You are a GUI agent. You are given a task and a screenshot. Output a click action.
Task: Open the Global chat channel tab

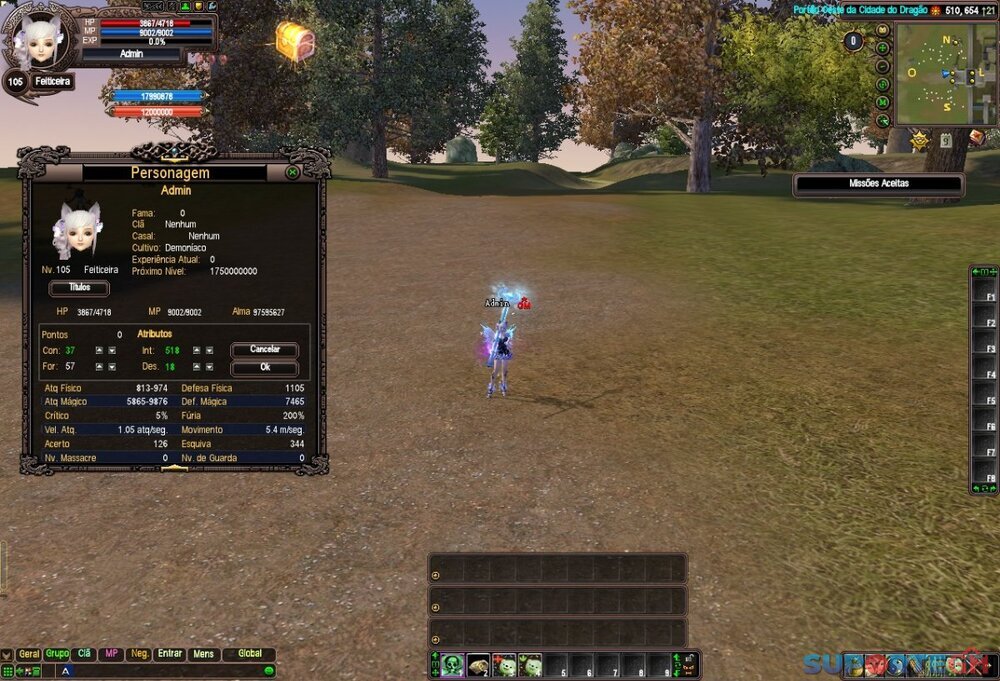tap(250, 654)
